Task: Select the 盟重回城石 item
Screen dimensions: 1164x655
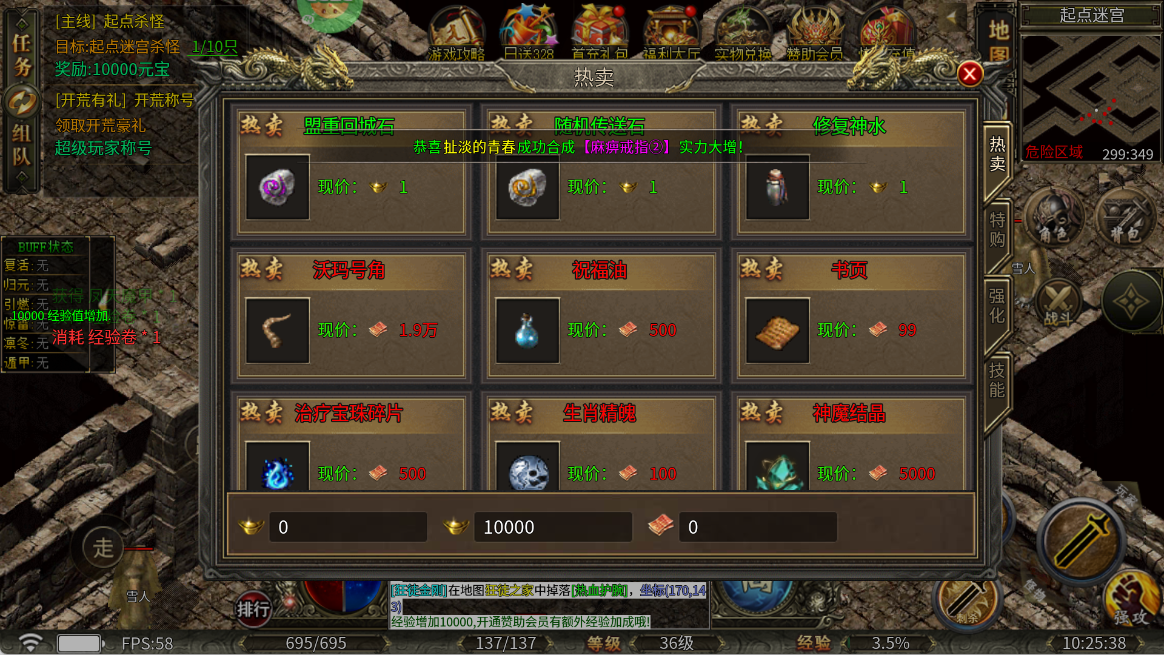Action: click(278, 187)
